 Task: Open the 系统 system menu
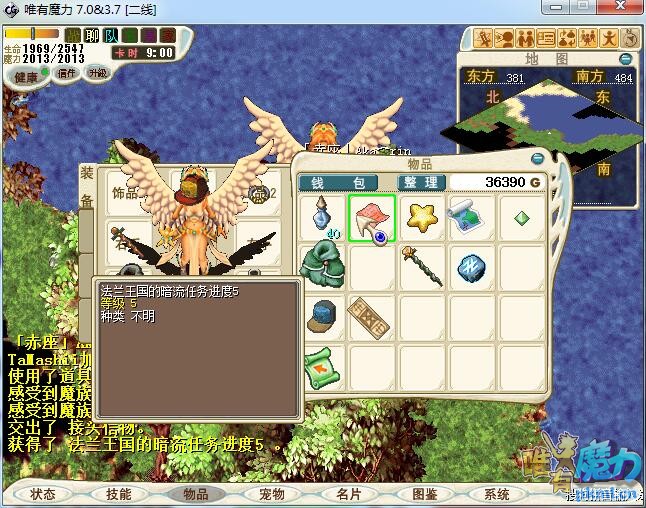pyautogui.click(x=497, y=494)
